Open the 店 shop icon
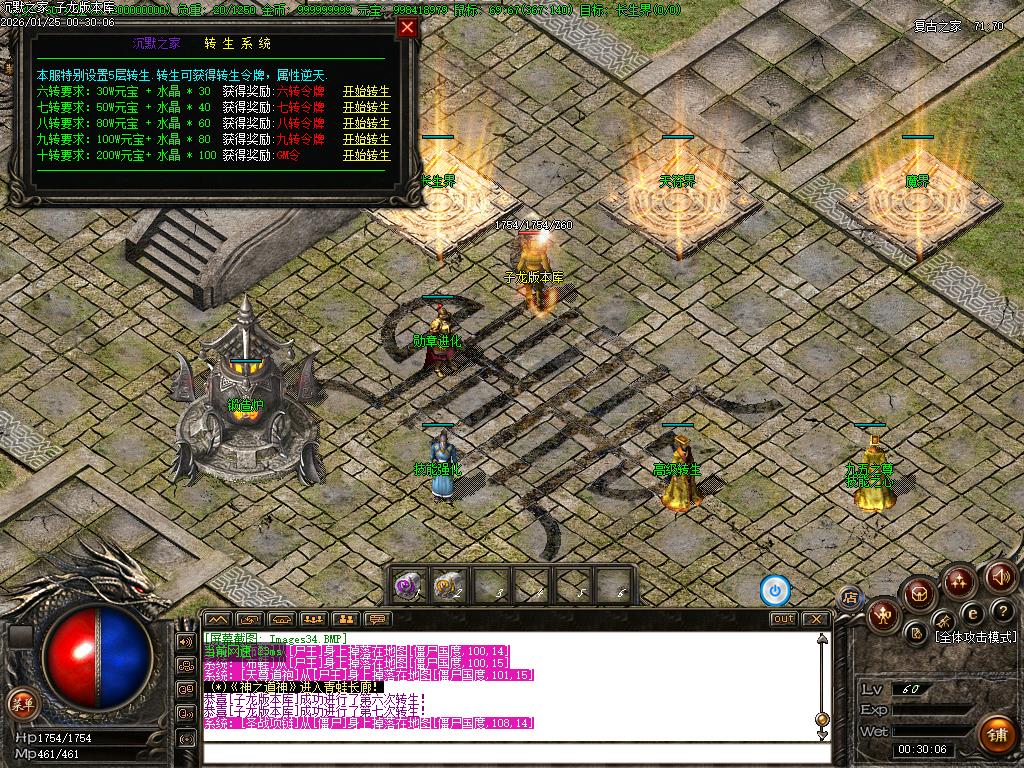 (851, 598)
